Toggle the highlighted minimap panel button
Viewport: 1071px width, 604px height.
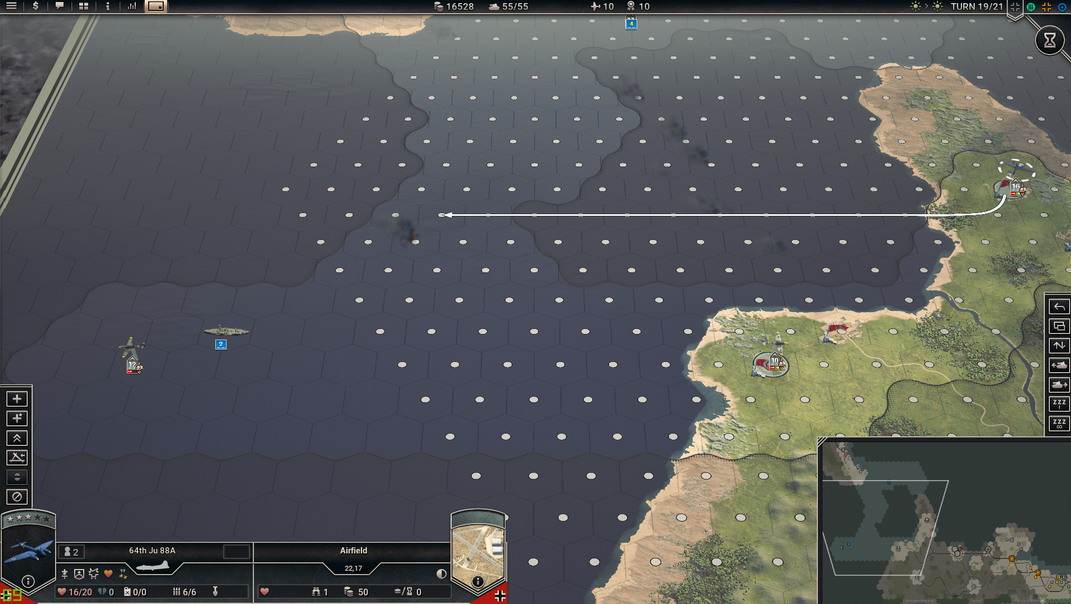(156, 6)
